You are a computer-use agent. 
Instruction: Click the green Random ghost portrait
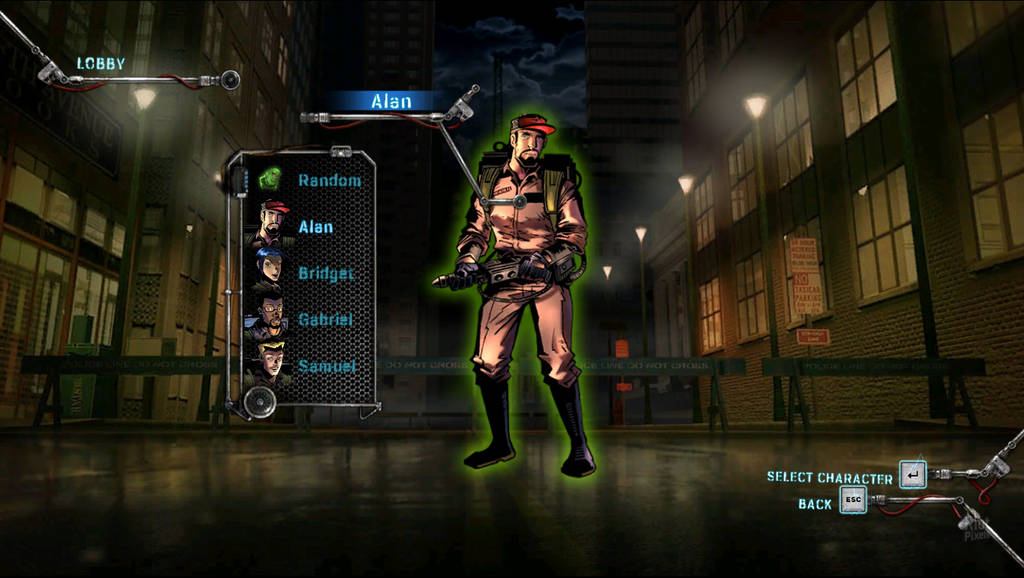pos(270,180)
